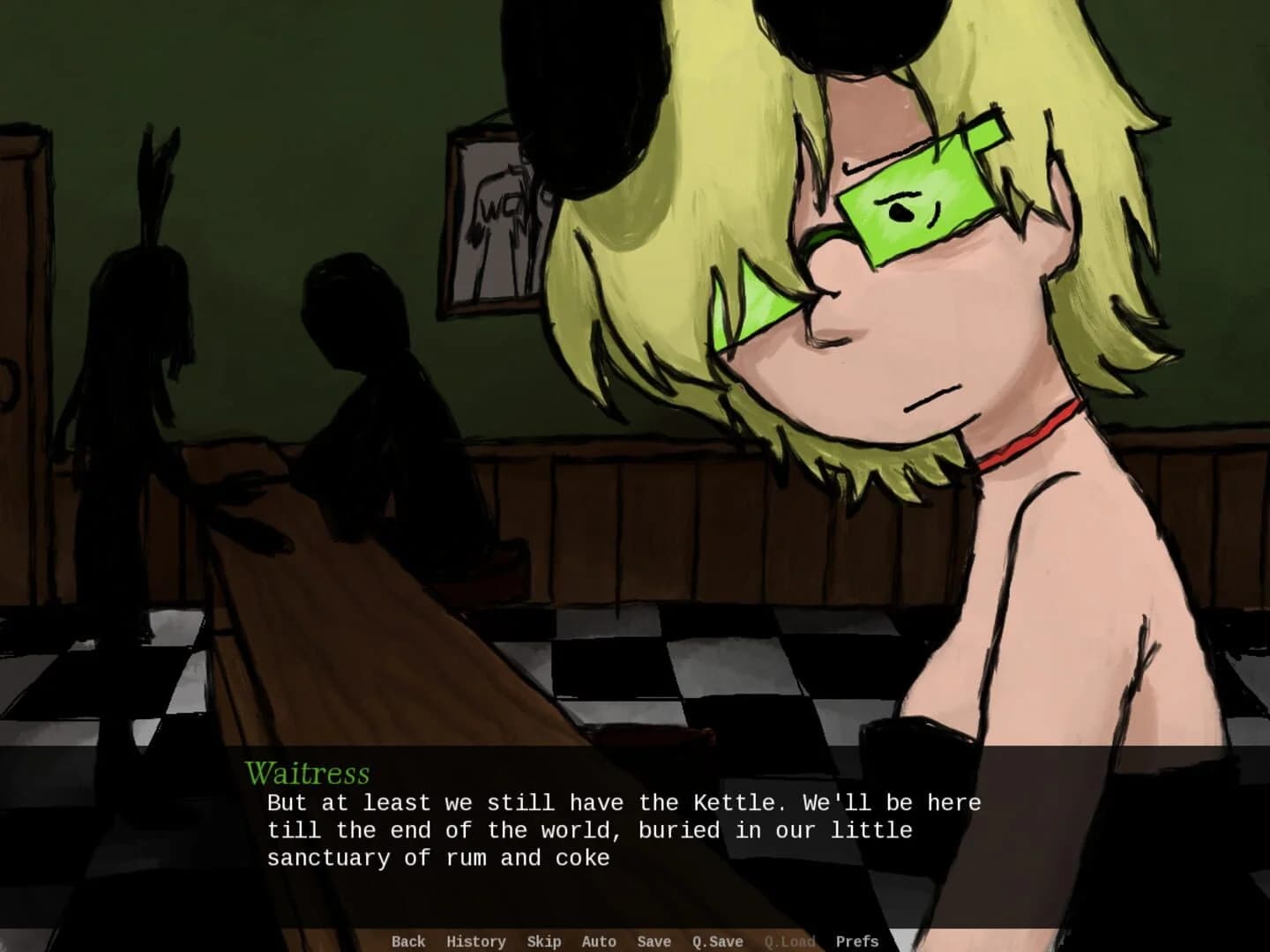Click the green Waitress name label
This screenshot has width=1270, height=952.
pos(307,774)
